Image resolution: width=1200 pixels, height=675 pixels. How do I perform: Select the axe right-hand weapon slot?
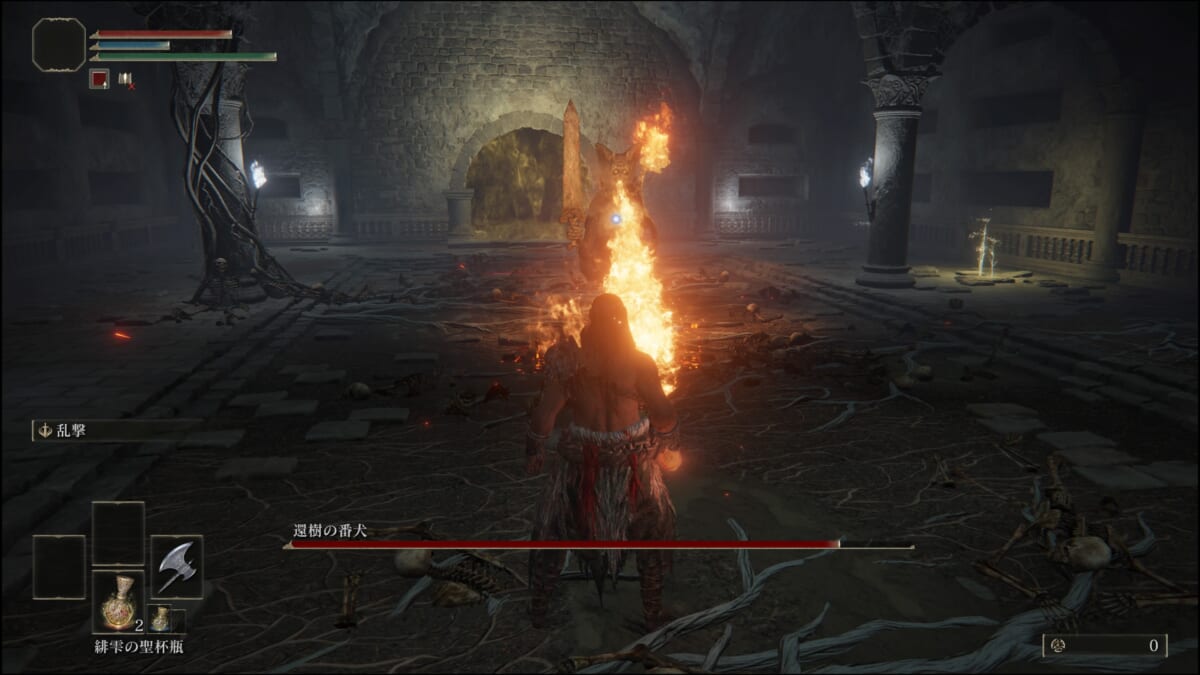(176, 566)
